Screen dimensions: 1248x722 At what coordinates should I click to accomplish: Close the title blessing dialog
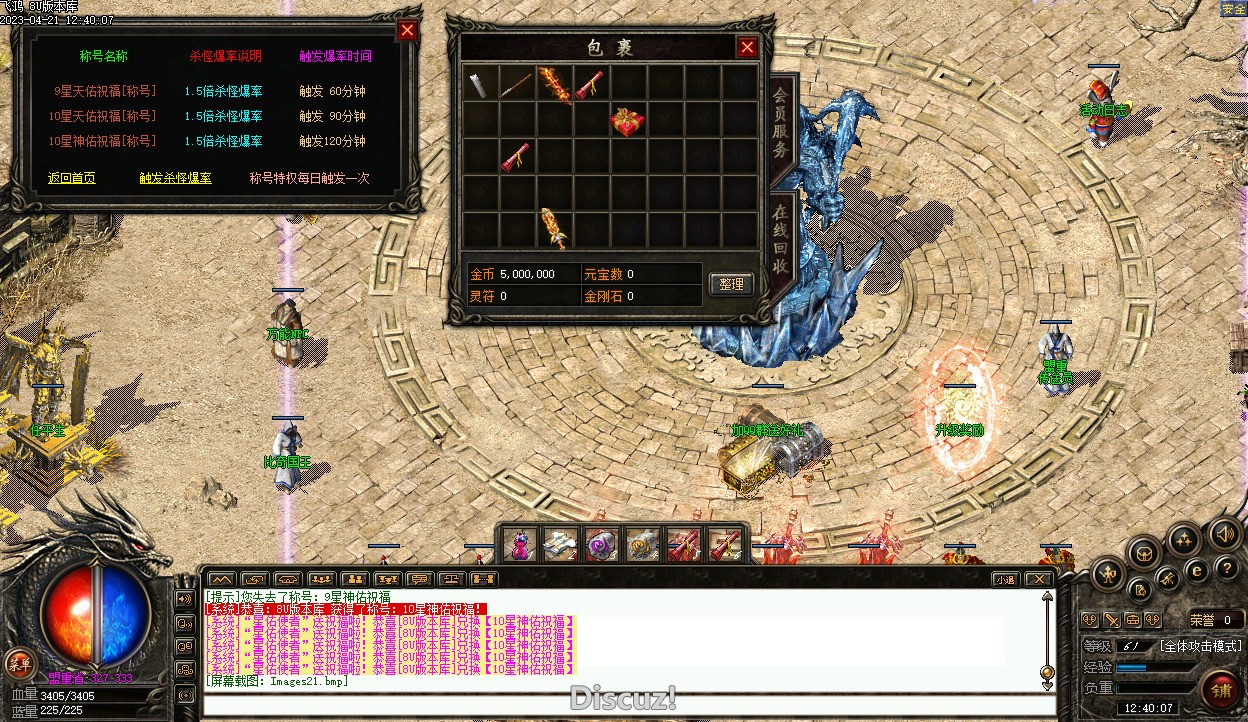coord(407,30)
